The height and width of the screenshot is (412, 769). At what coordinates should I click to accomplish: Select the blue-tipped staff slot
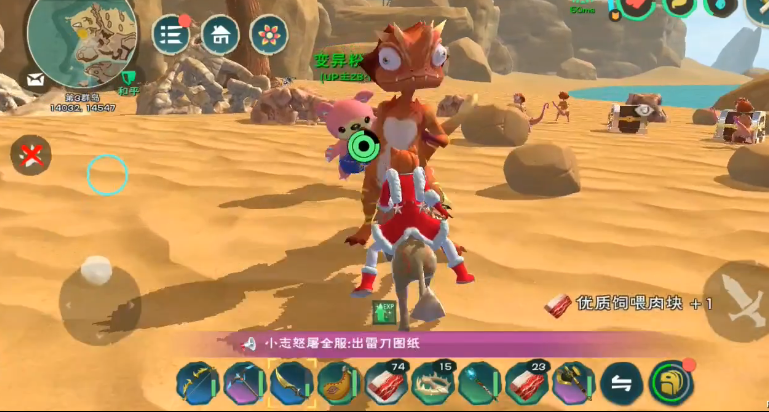tap(479, 382)
